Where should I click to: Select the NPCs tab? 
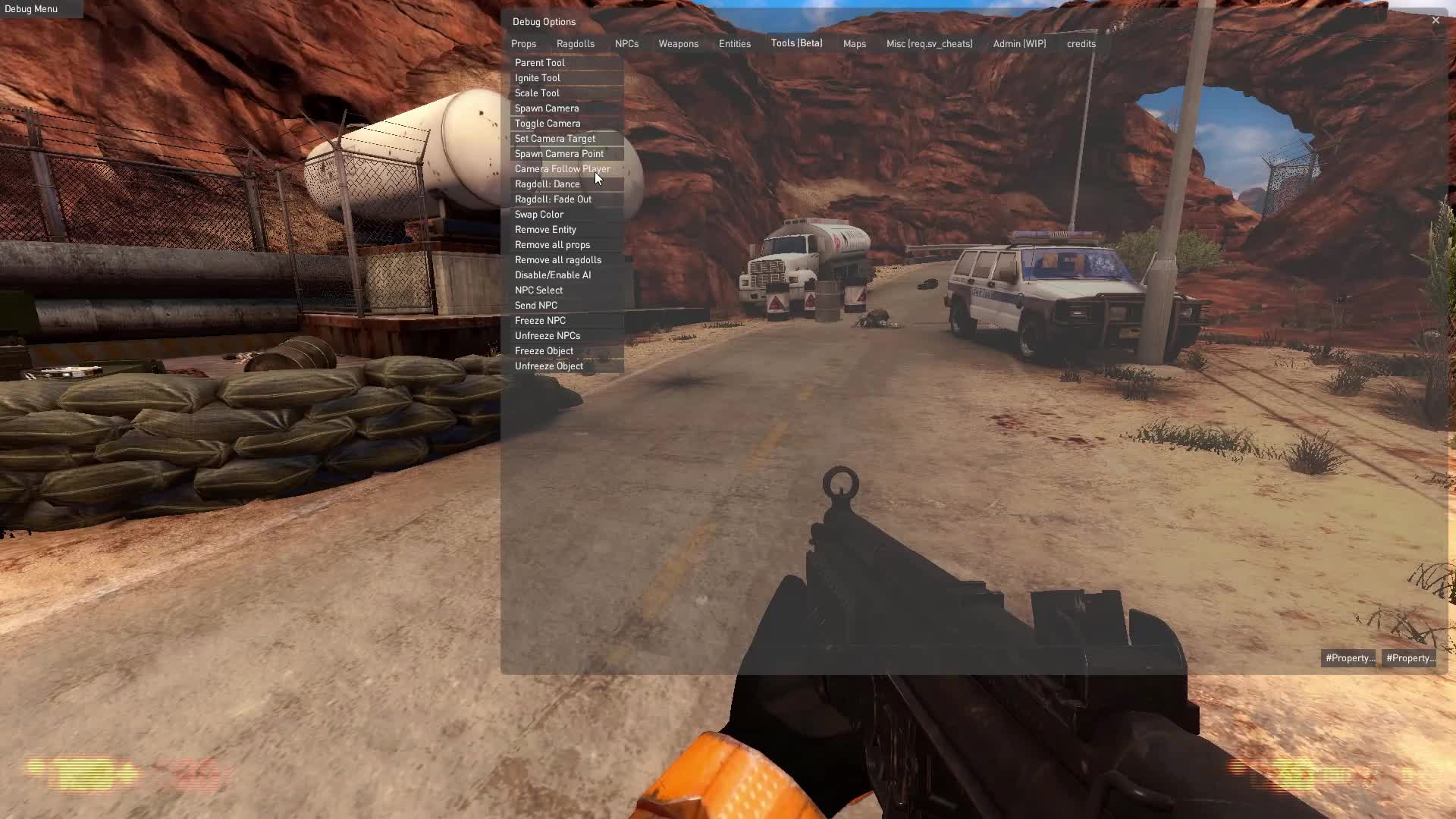[626, 43]
